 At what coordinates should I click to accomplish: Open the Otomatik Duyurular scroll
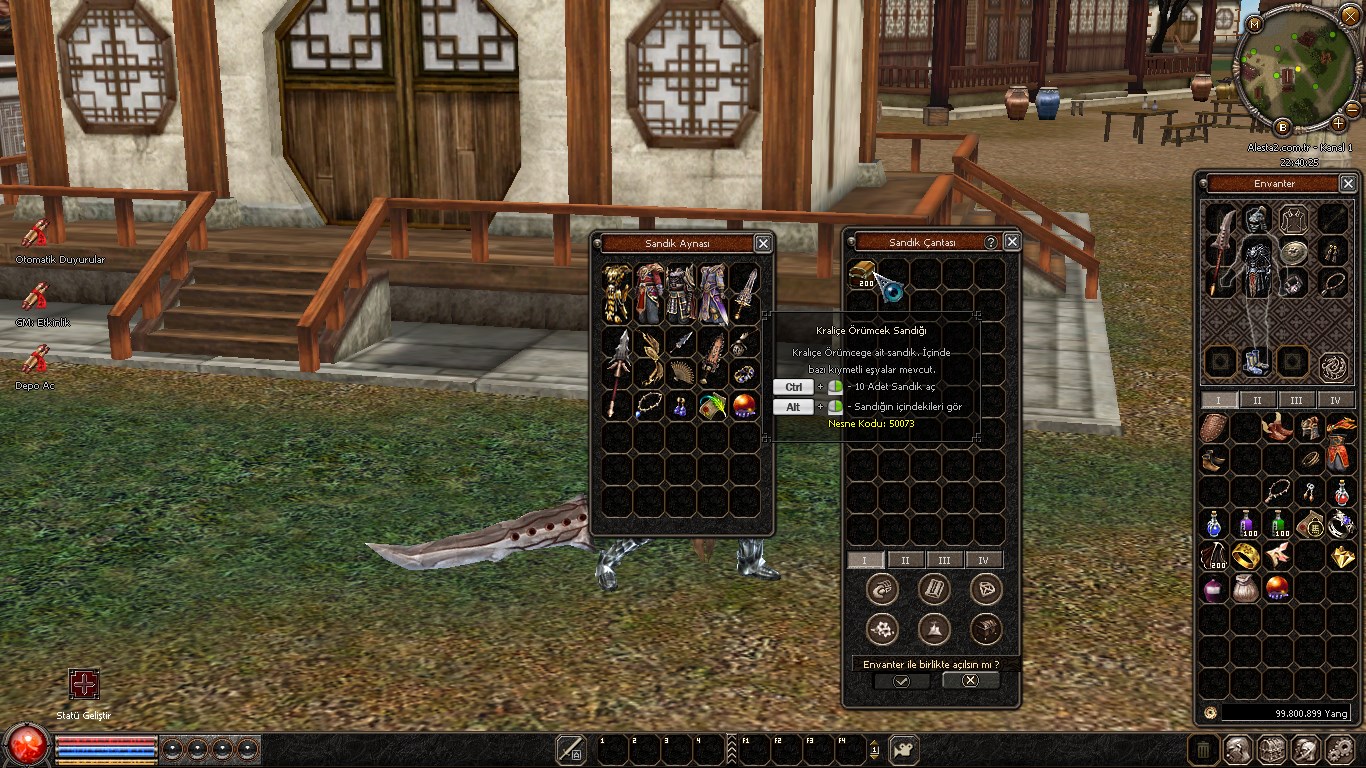[35, 233]
